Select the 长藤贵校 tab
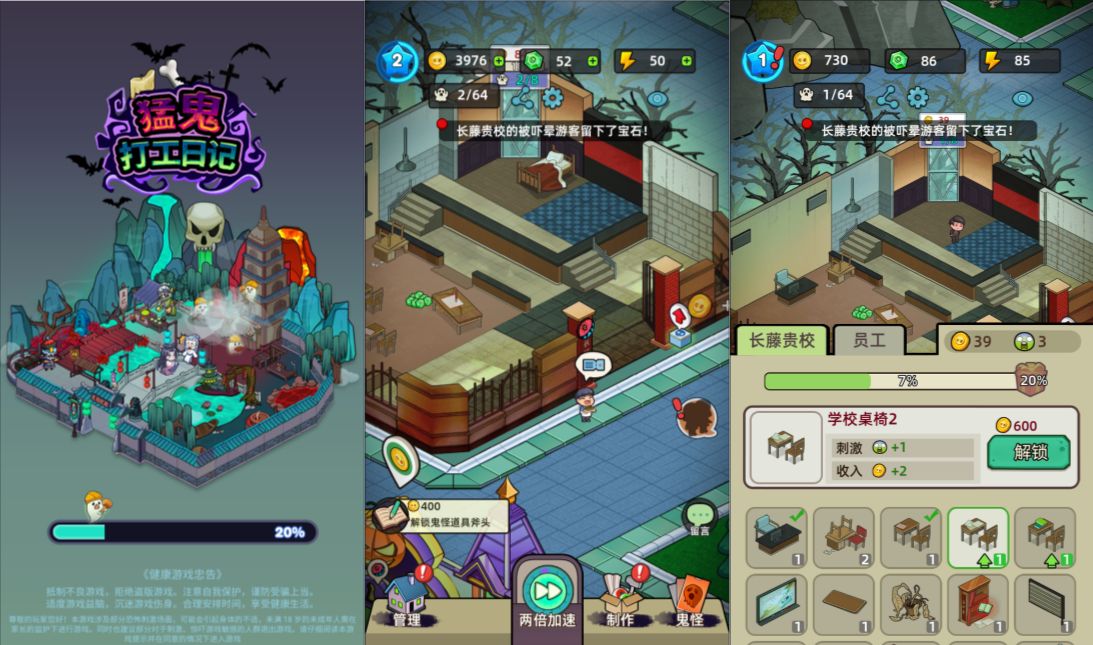1093x645 pixels. [781, 341]
